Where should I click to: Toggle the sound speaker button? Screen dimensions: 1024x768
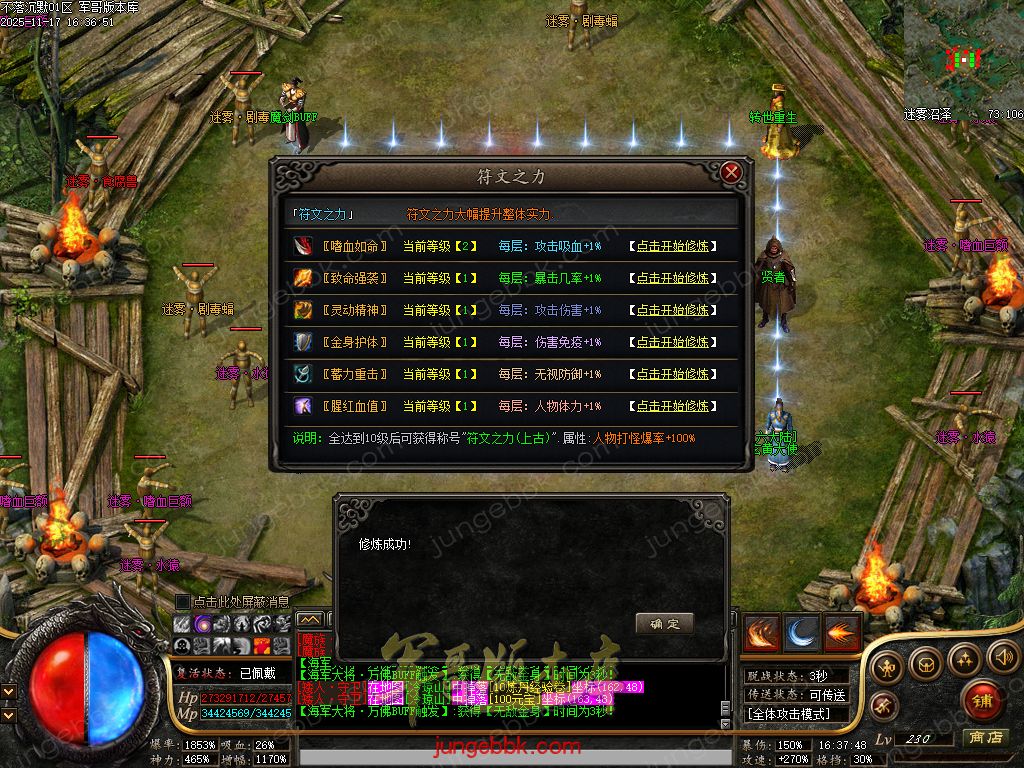1002,657
